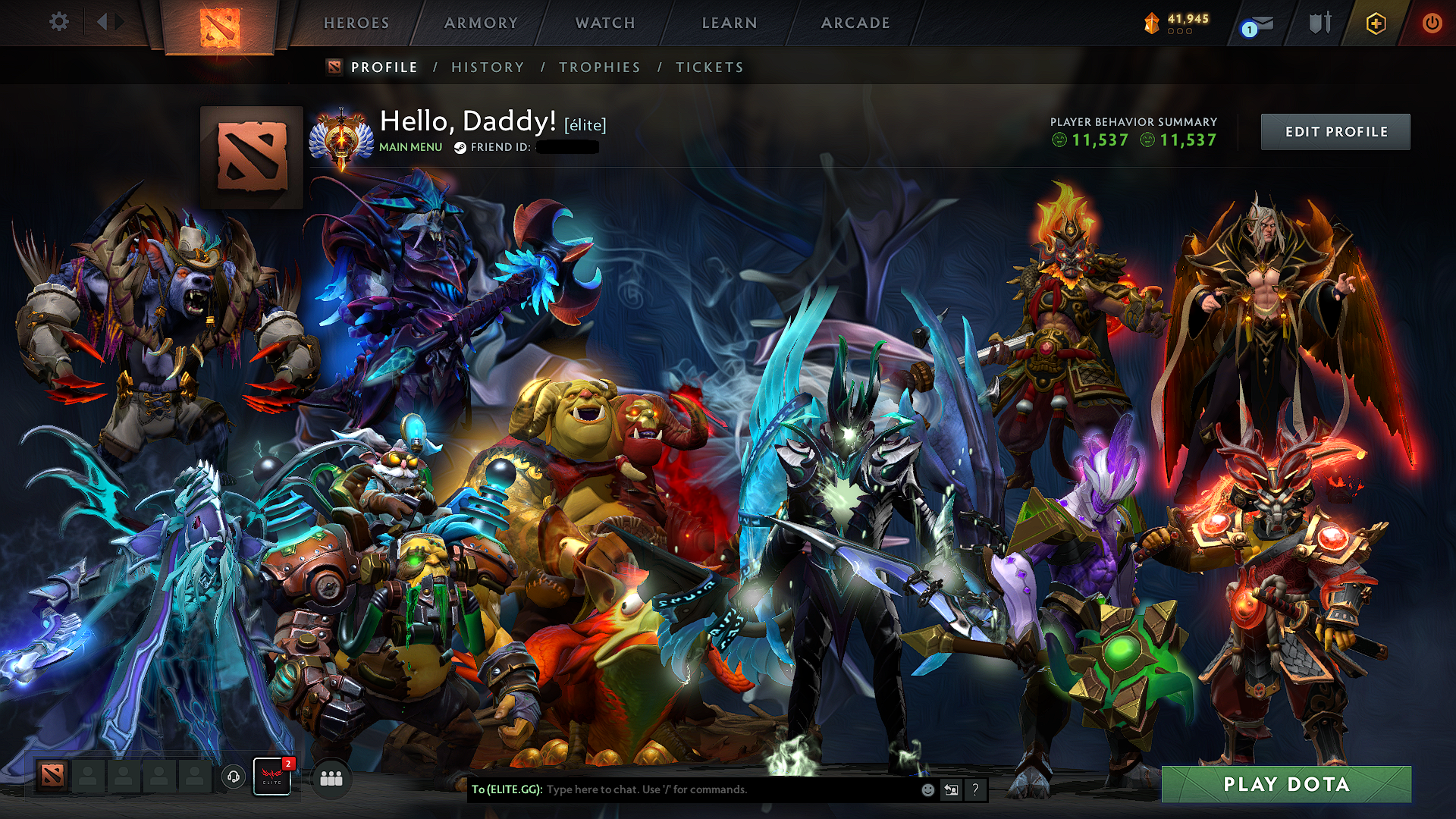Open the armory shield and sword icon
Screen dimensions: 1456x819
(x=1319, y=22)
